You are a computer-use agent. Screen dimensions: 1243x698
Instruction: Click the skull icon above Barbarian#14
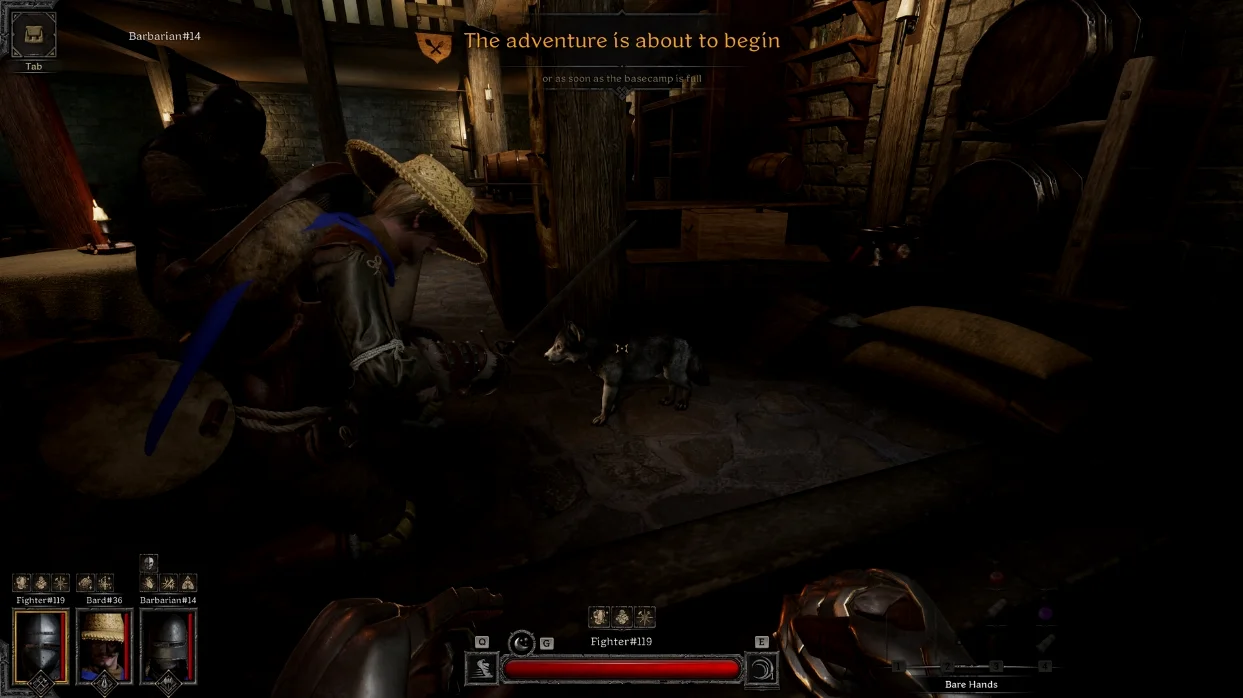click(x=148, y=563)
